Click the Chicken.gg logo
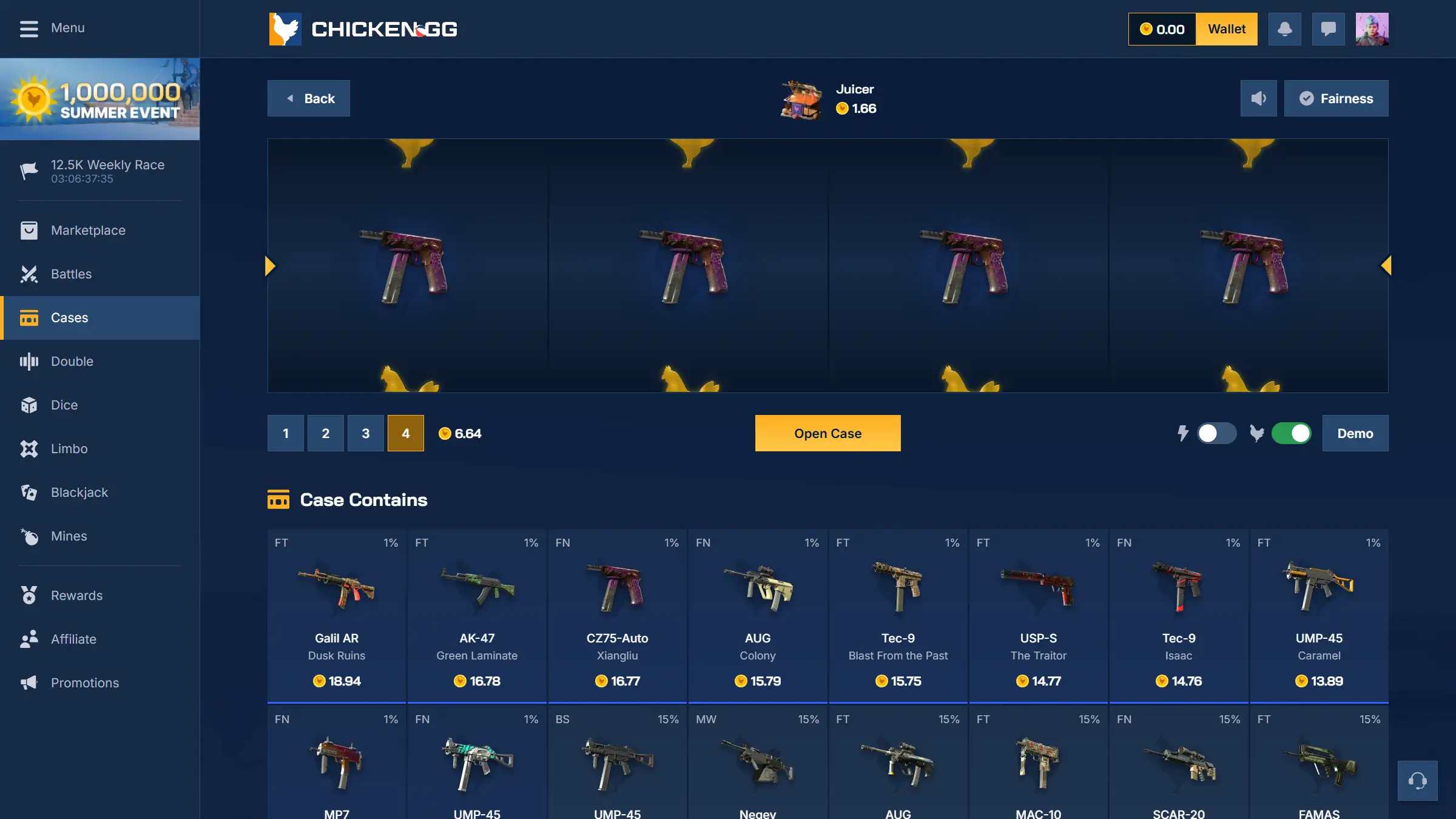The height and width of the screenshot is (819, 1456). (x=363, y=29)
